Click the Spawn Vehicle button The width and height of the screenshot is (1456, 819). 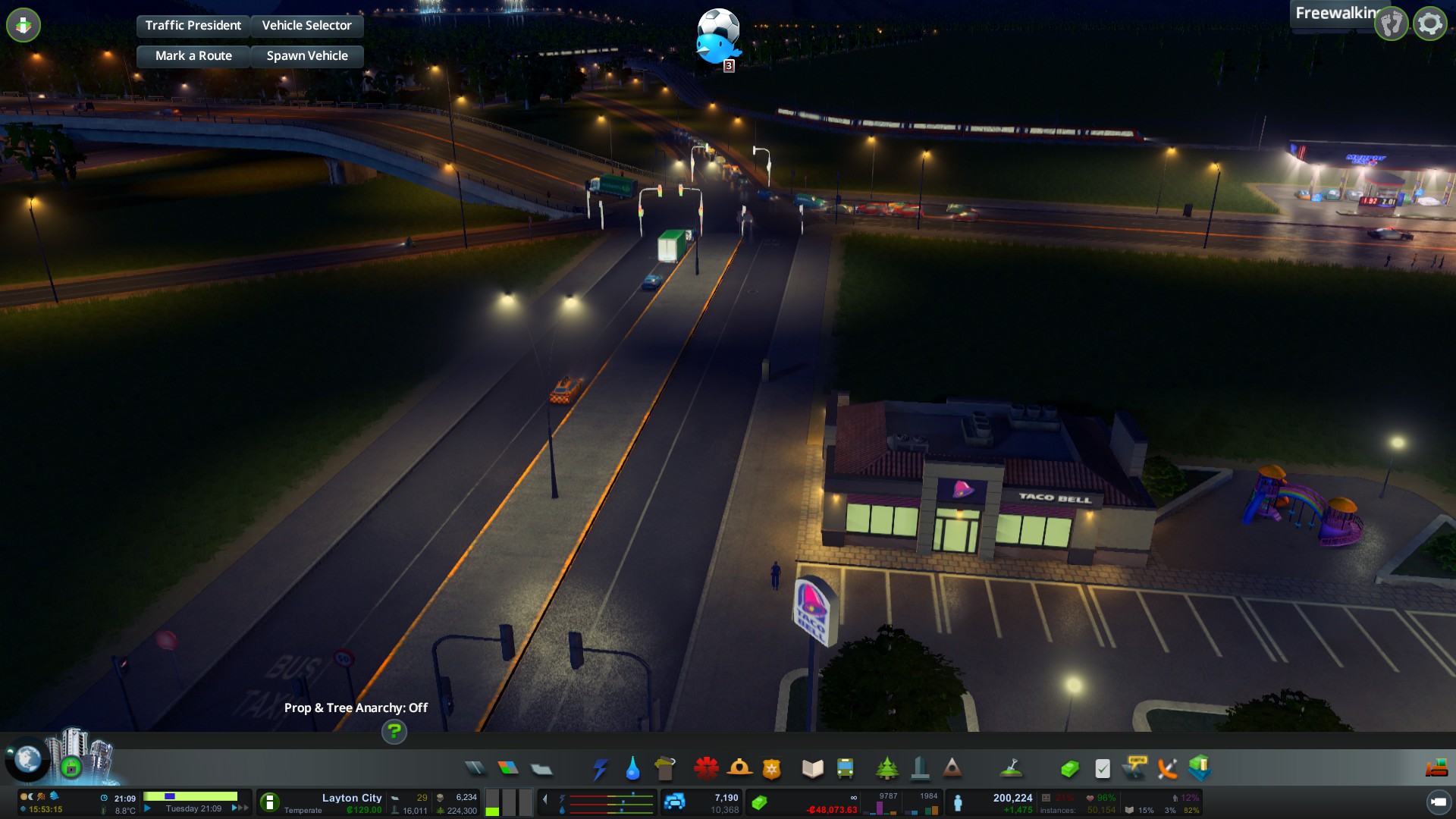pos(306,56)
